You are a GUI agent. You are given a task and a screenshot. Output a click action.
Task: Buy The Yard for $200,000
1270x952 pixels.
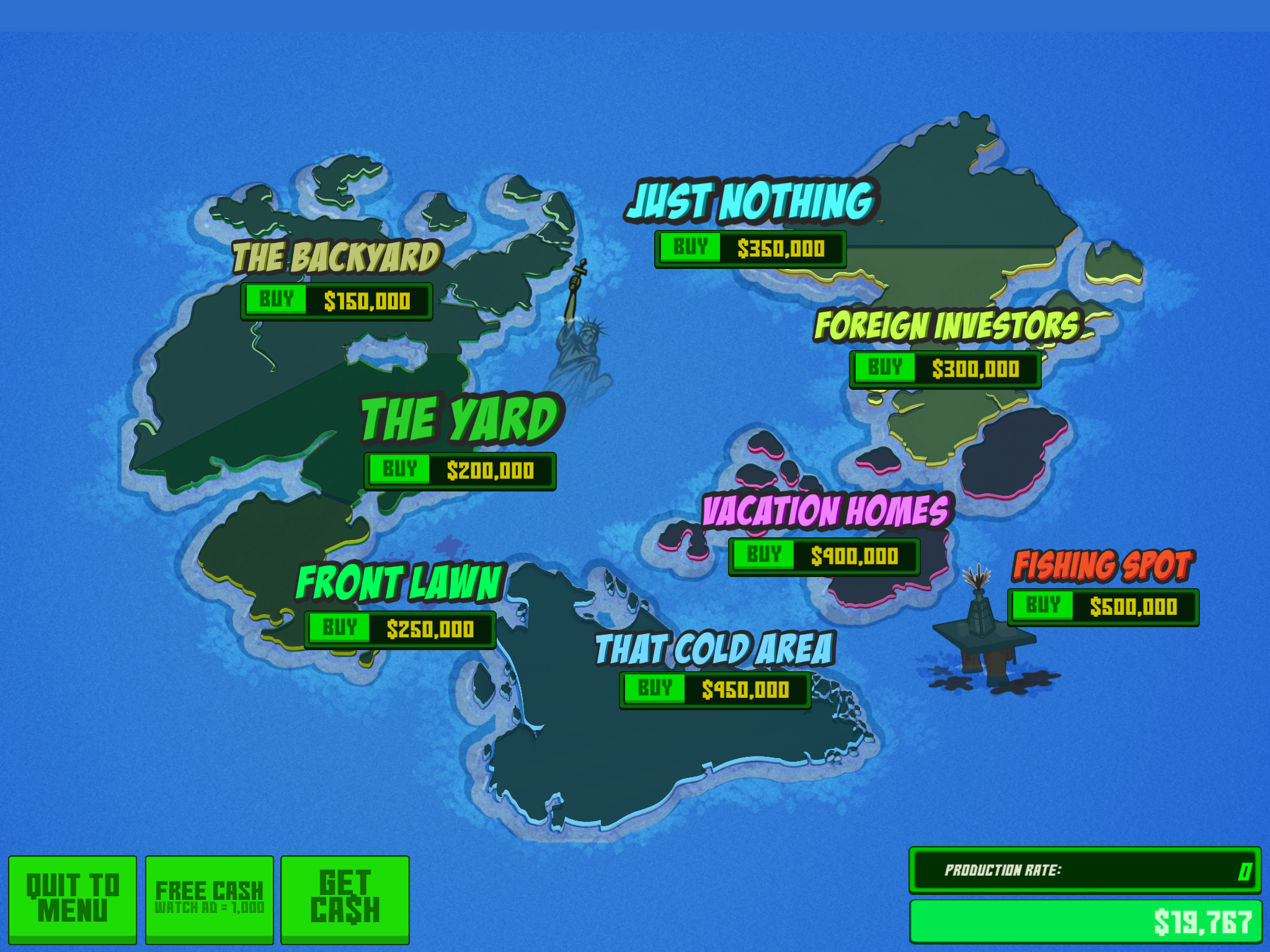[x=399, y=470]
